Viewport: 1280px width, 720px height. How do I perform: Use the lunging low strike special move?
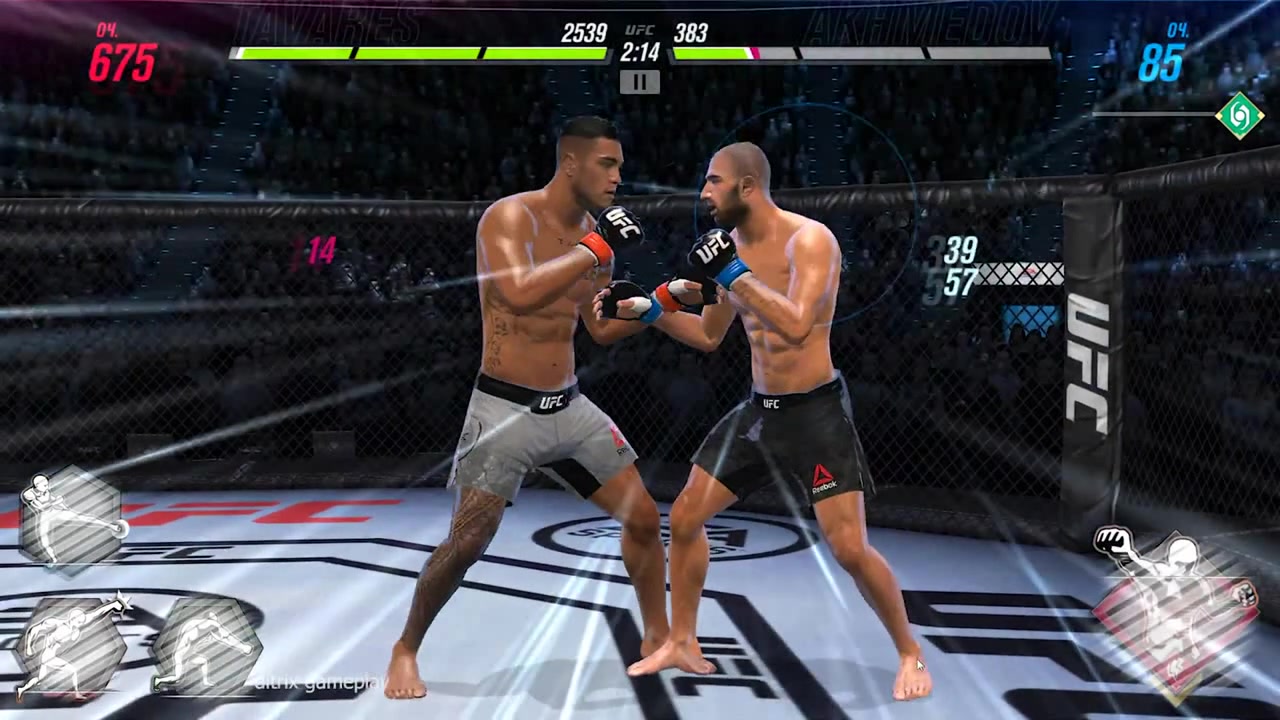tap(205, 647)
